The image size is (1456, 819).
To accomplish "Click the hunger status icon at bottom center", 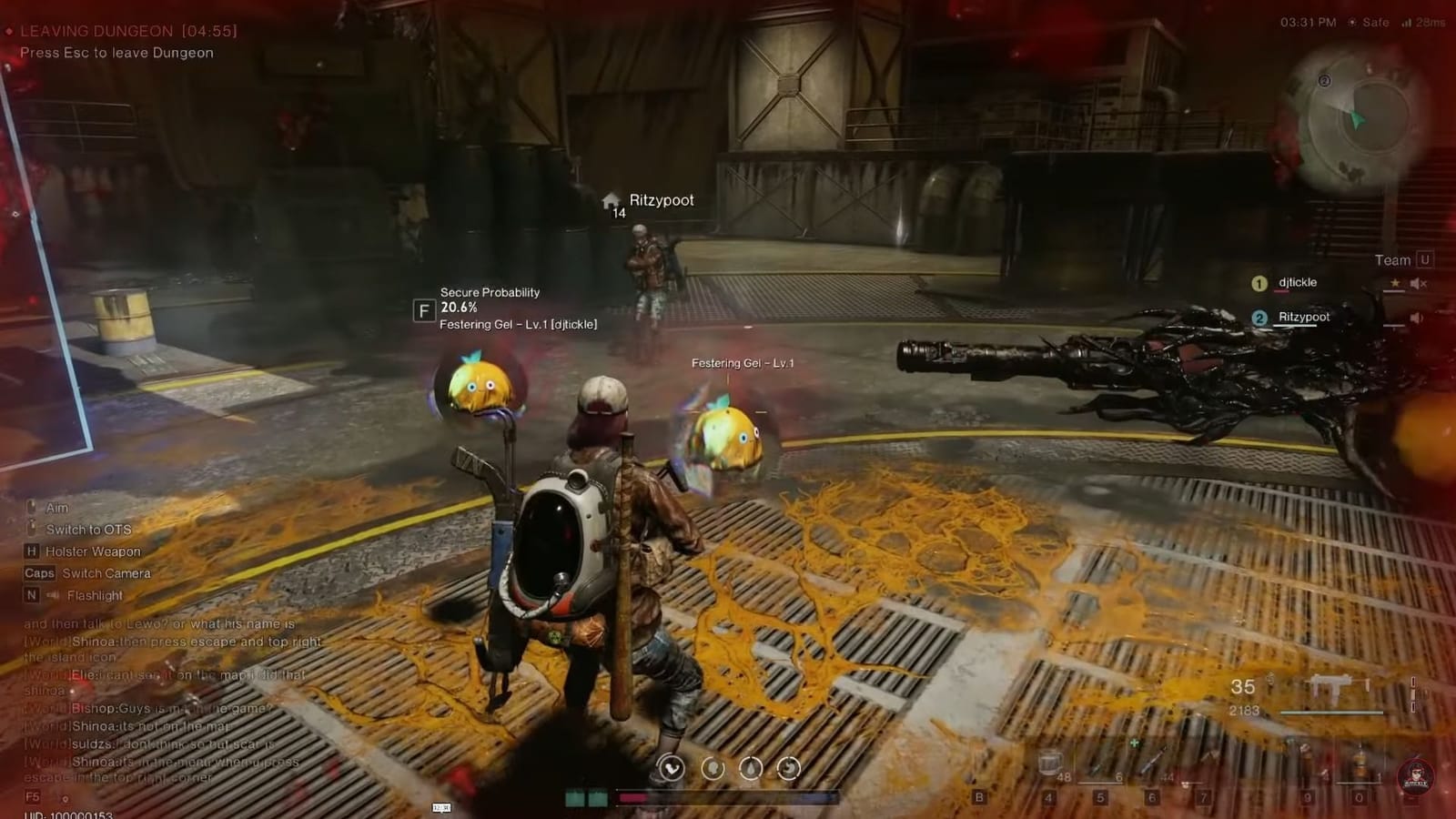I will coord(788,767).
